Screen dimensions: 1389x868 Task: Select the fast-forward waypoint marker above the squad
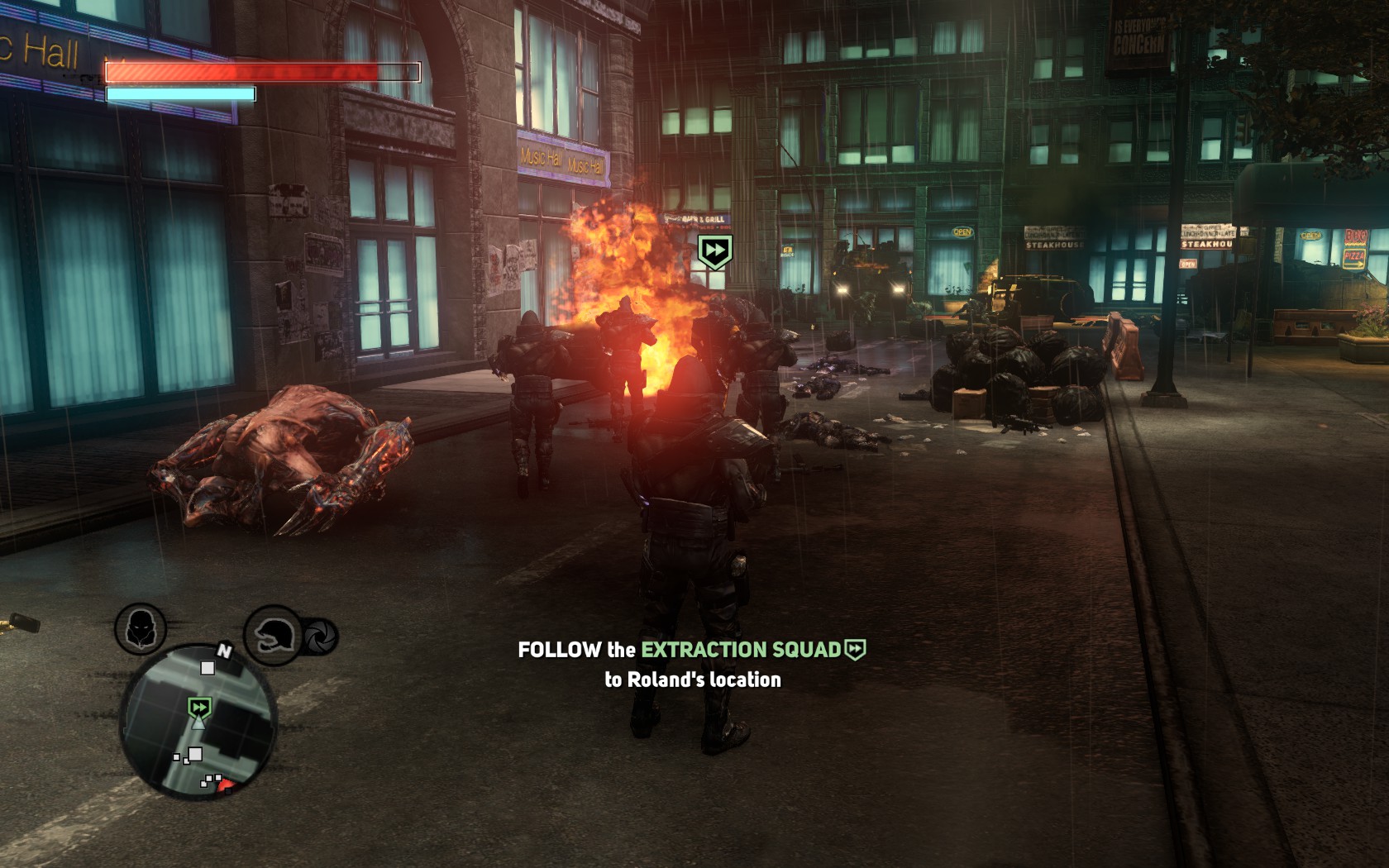tap(714, 250)
